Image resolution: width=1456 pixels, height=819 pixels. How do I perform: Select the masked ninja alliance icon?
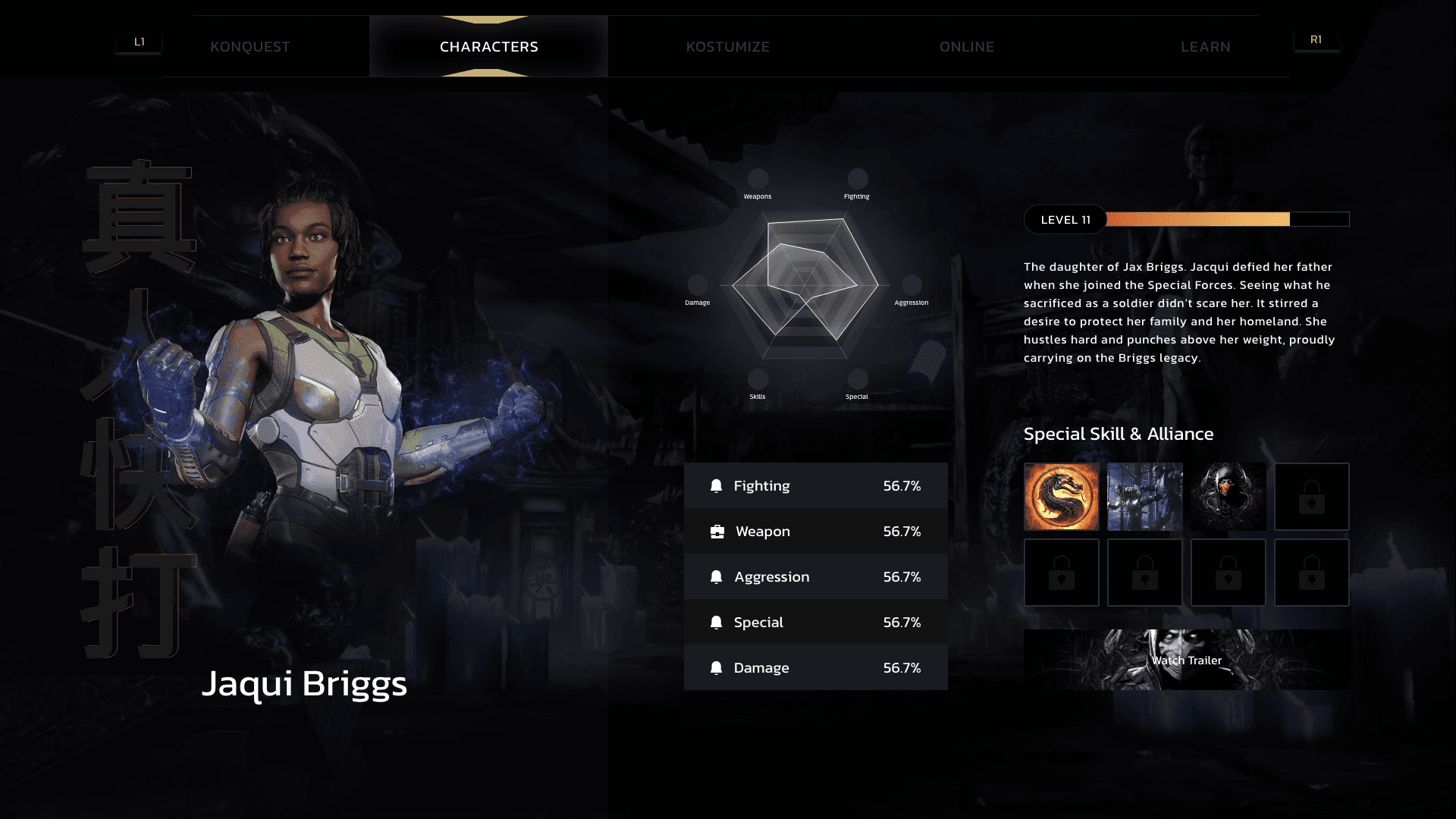pyautogui.click(x=1228, y=497)
